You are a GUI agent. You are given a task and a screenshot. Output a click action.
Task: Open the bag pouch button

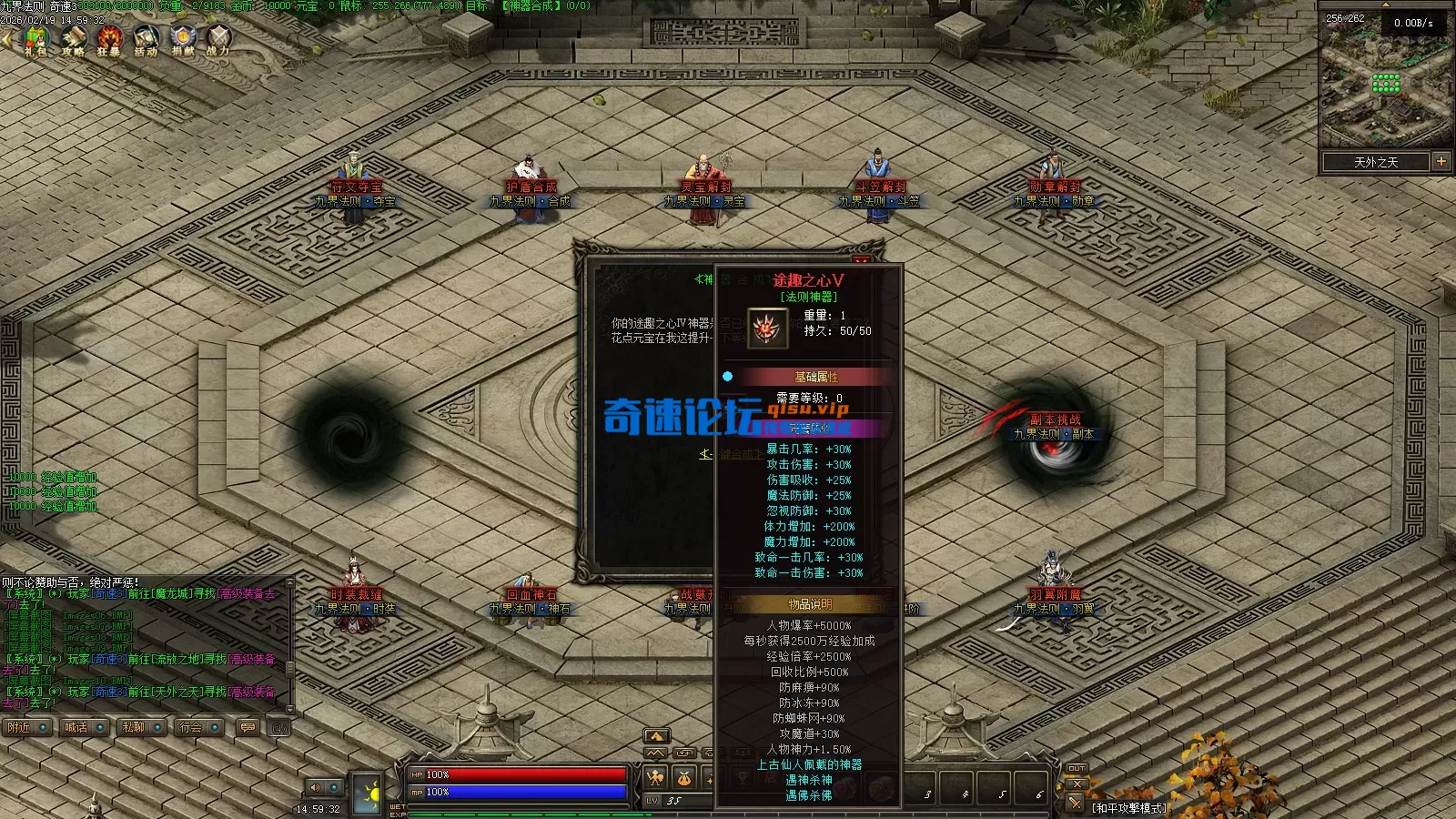[x=684, y=777]
